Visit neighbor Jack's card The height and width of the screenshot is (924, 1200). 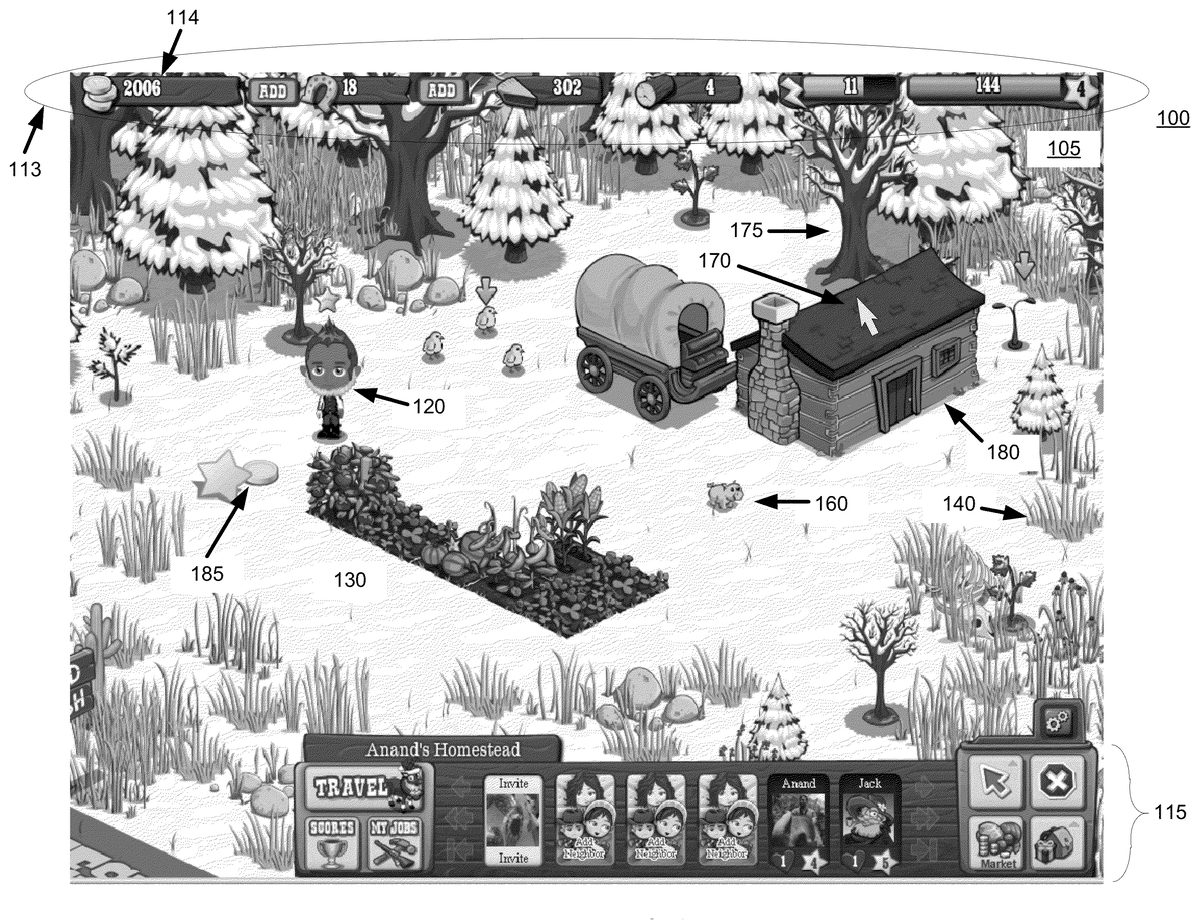coord(869,820)
